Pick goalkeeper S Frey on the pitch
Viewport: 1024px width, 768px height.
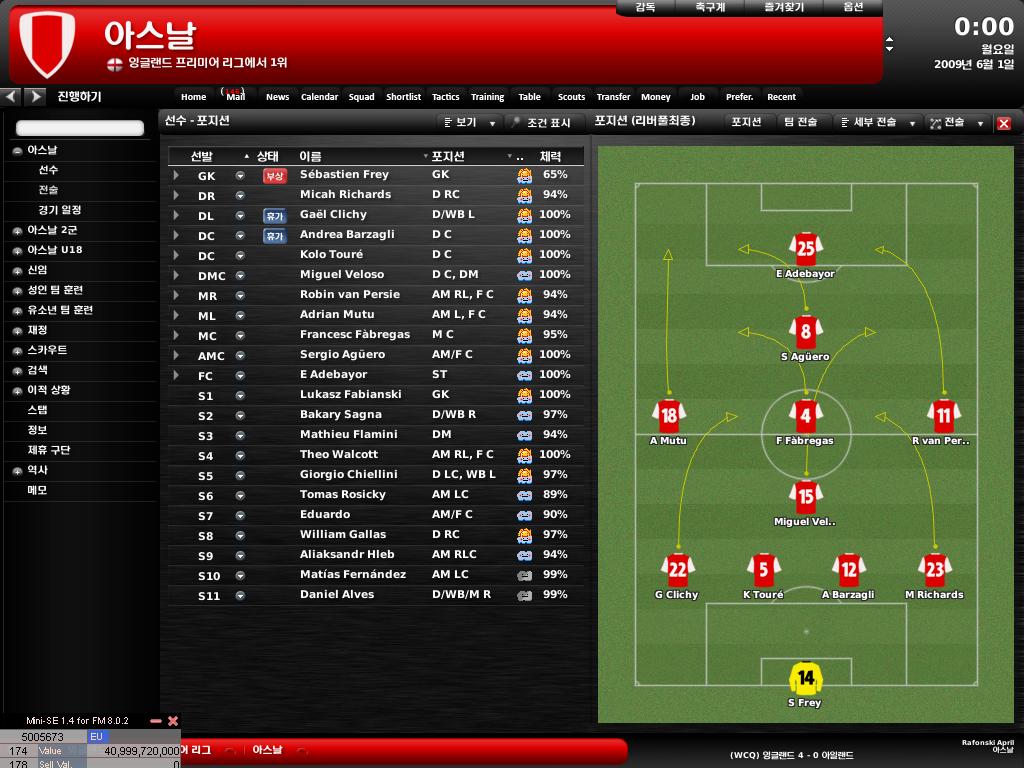pos(805,679)
